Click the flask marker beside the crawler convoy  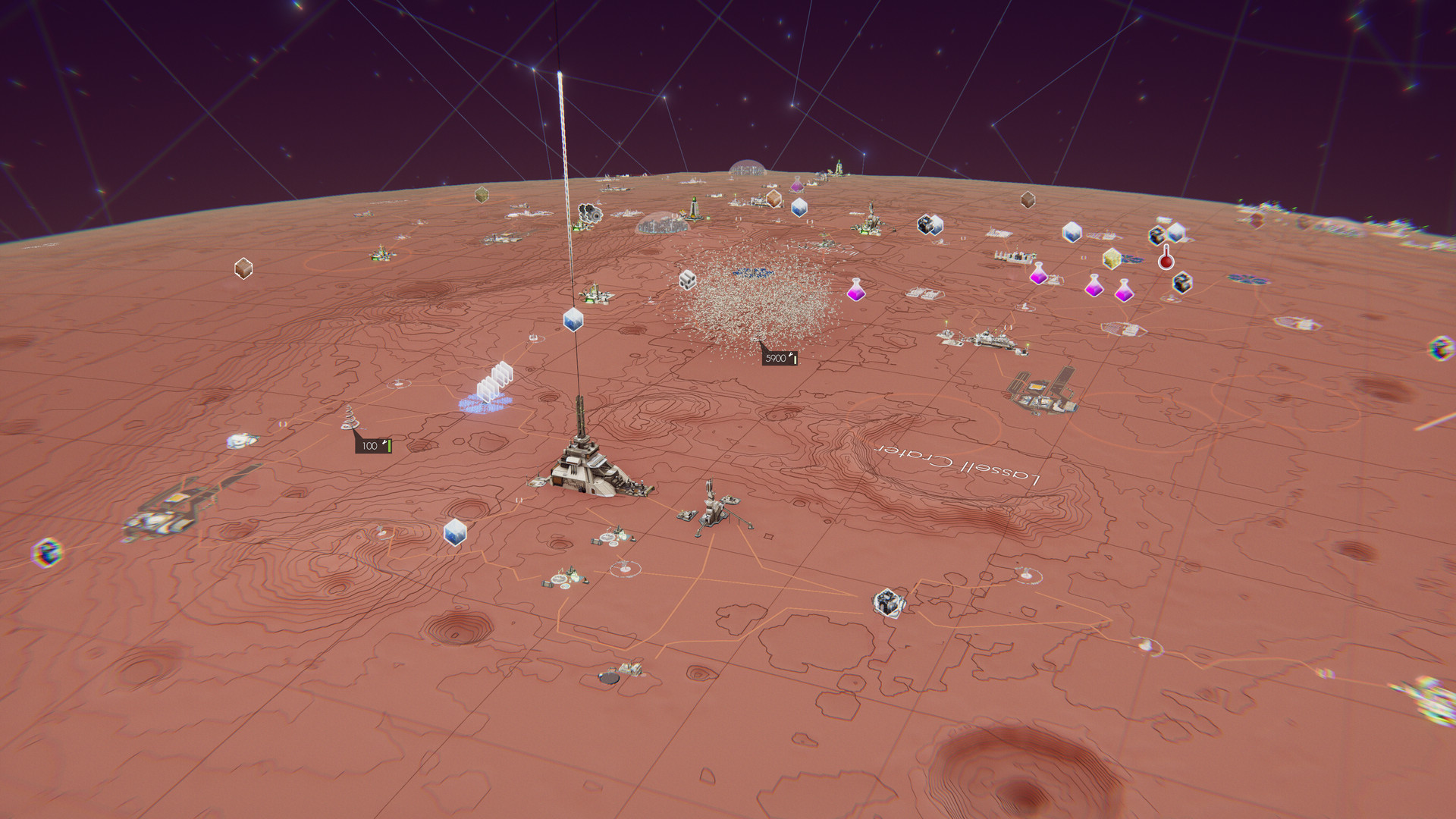1038,275
